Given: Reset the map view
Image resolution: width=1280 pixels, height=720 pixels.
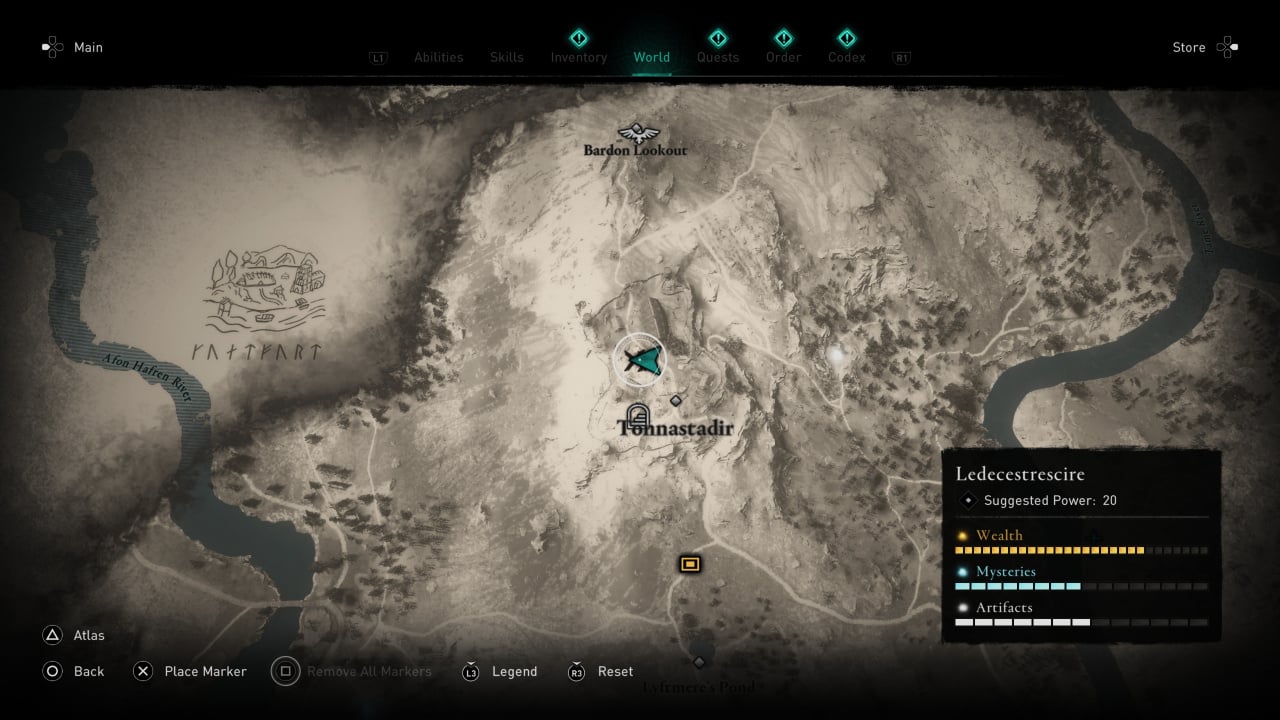Looking at the screenshot, I should [x=615, y=671].
